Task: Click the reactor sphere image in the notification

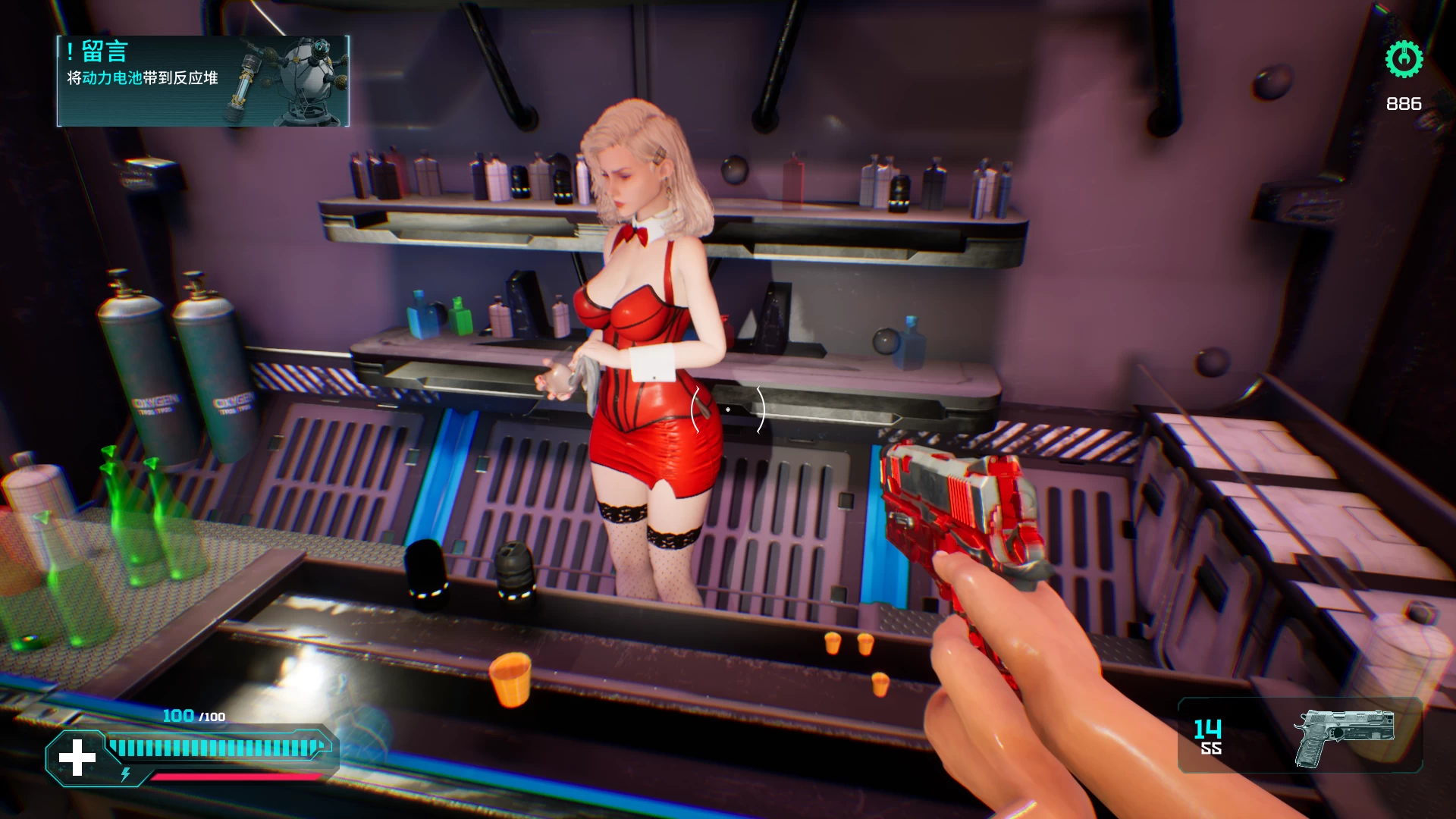Action: coord(306,76)
